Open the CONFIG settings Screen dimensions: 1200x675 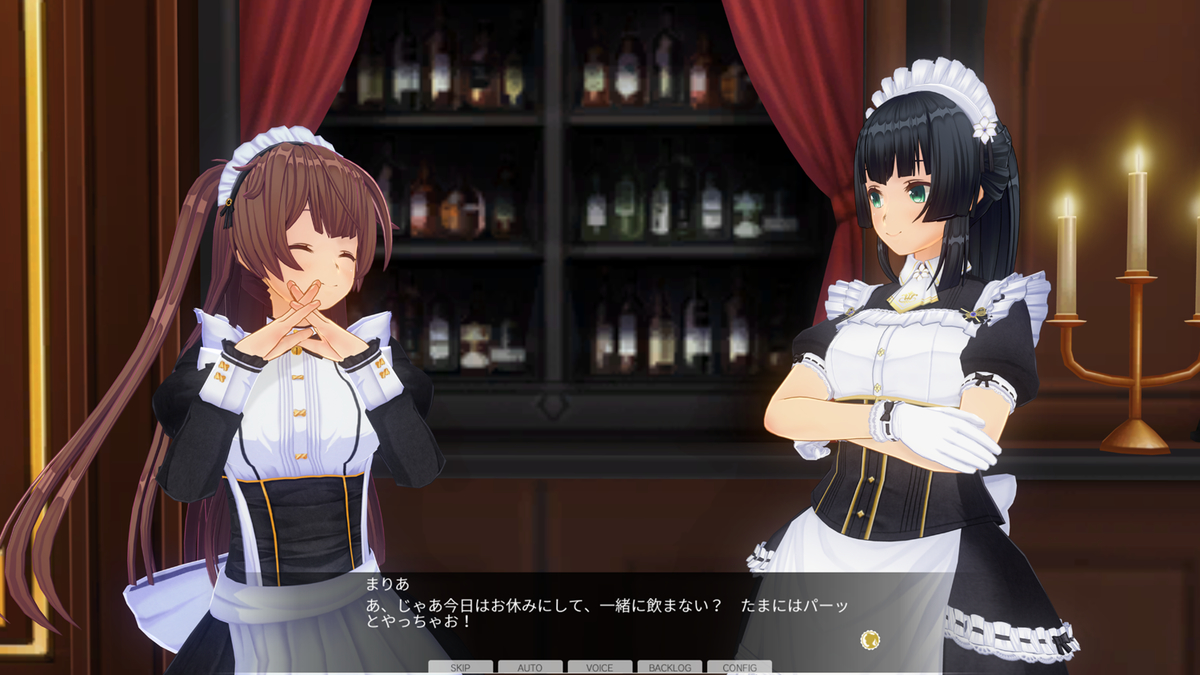tap(739, 667)
